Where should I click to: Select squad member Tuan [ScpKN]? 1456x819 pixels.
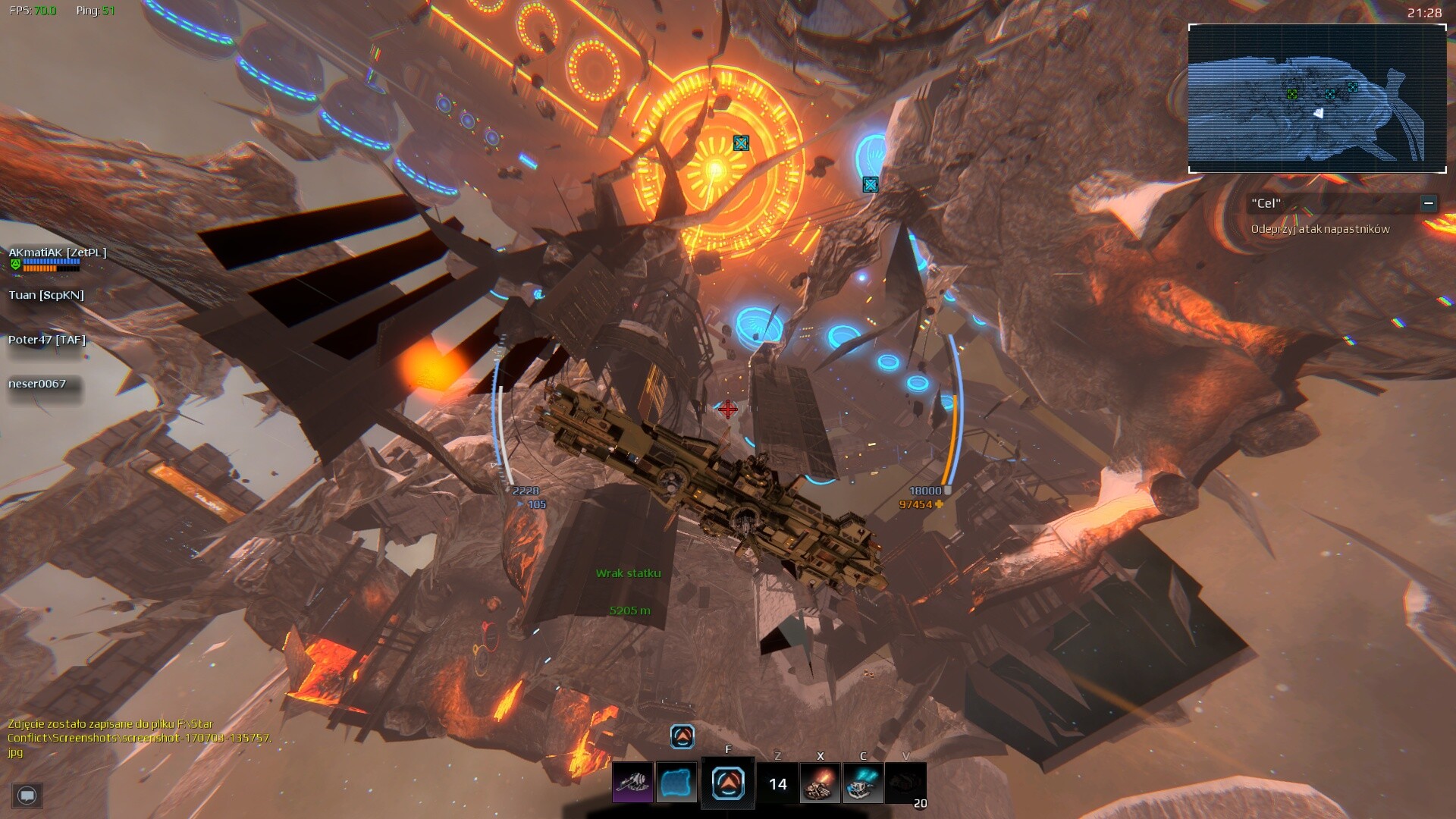46,295
